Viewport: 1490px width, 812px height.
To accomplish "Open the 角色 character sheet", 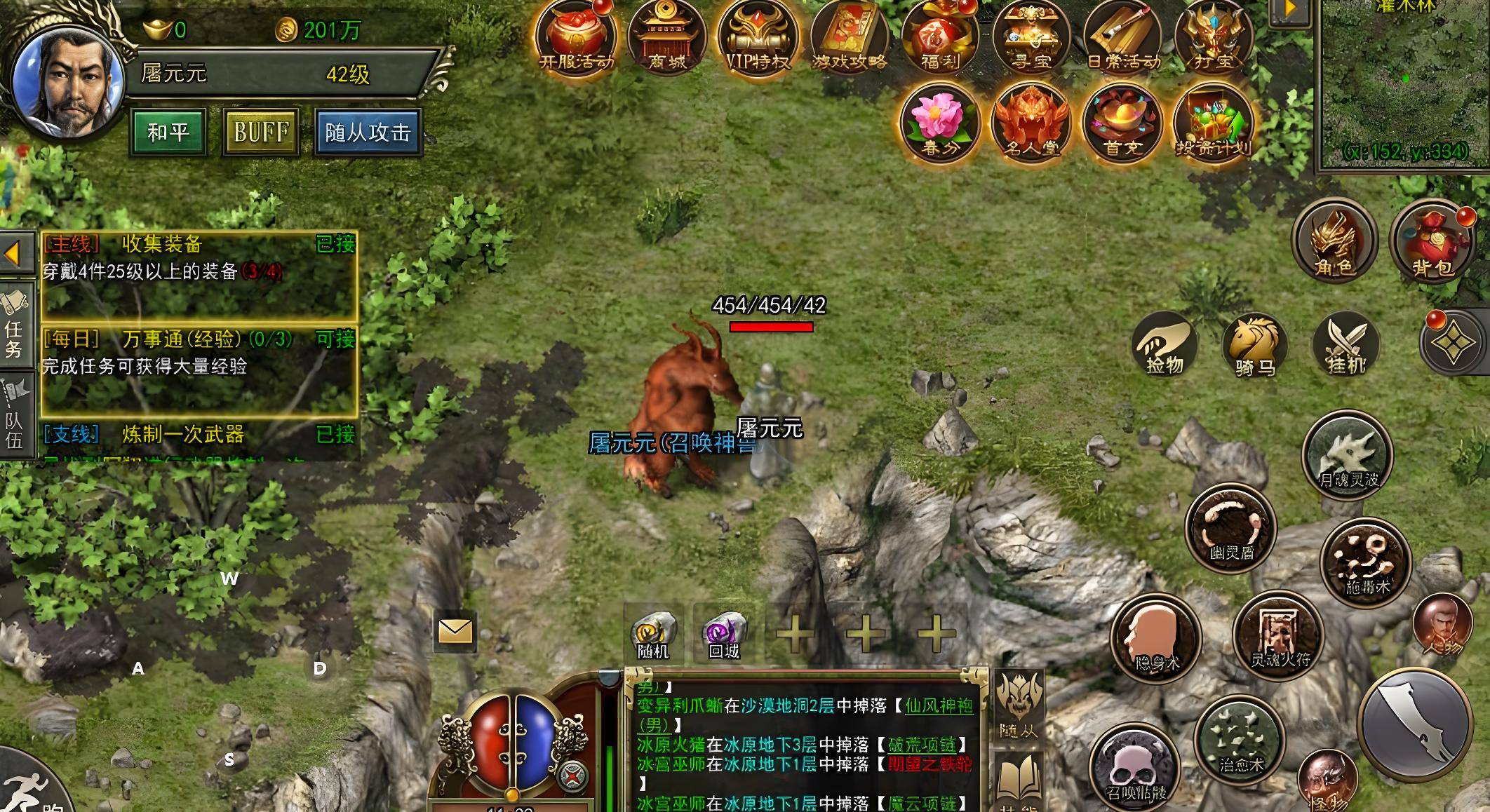I will 1335,241.
